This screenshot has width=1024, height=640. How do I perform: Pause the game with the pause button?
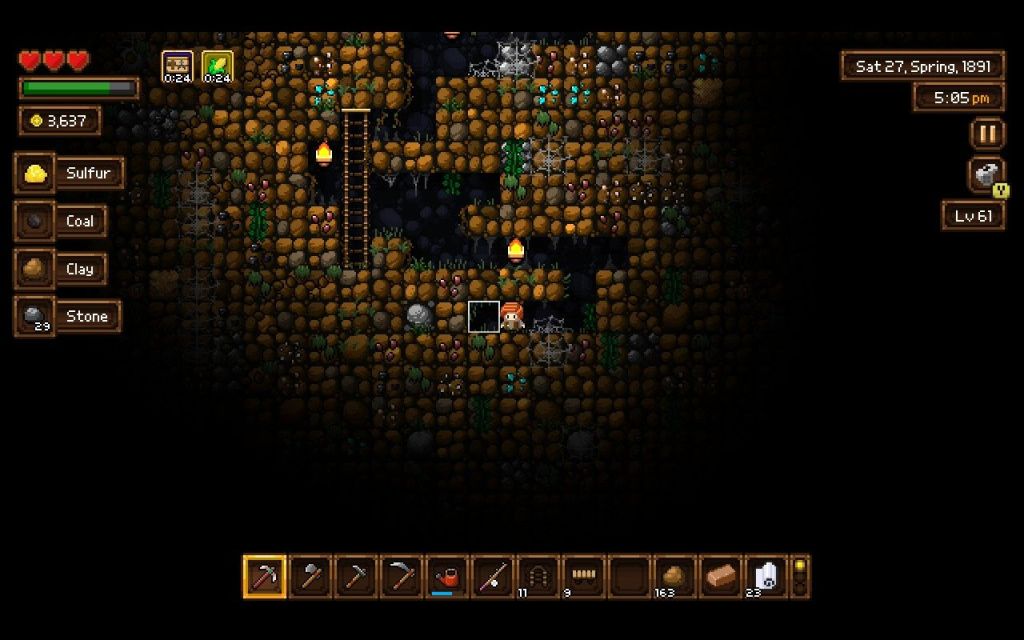pos(987,134)
